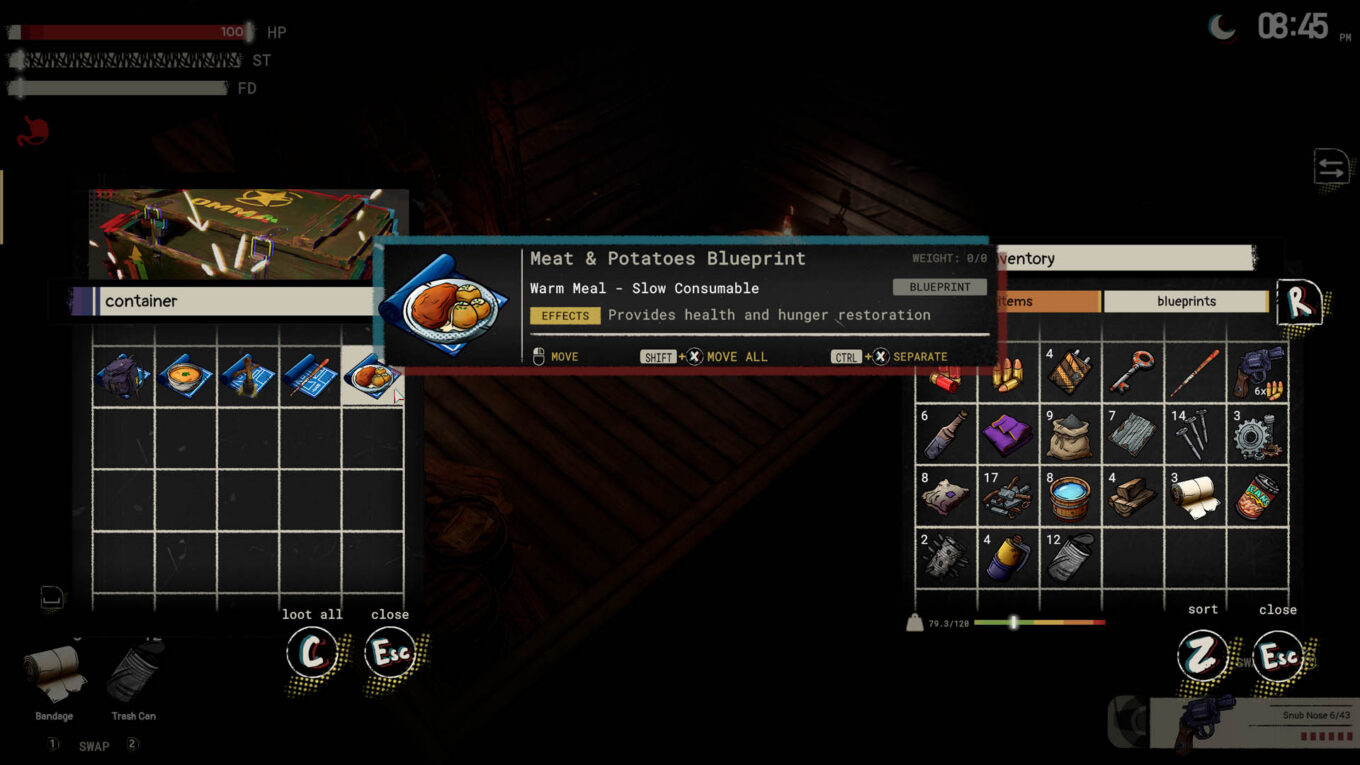Viewport: 1360px width, 765px height.
Task: Choose the revolver slot in inventory
Action: tap(1257, 373)
